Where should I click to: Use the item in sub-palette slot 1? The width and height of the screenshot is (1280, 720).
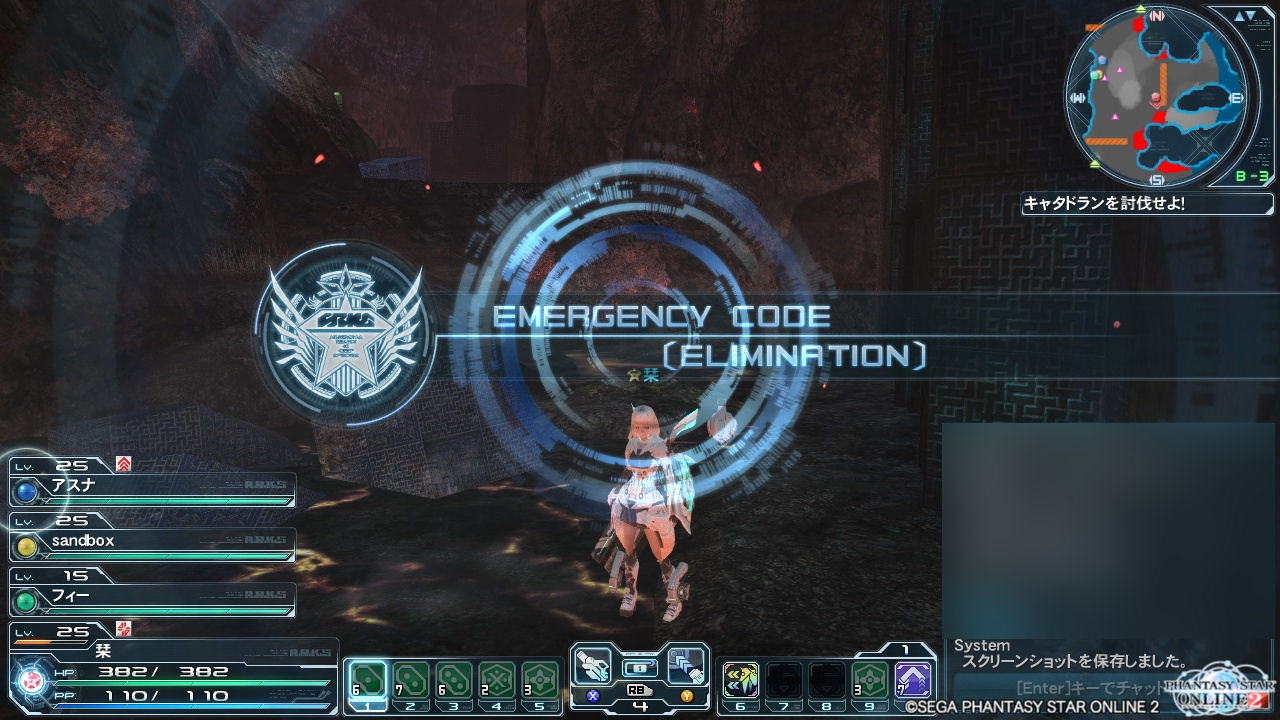[366, 680]
